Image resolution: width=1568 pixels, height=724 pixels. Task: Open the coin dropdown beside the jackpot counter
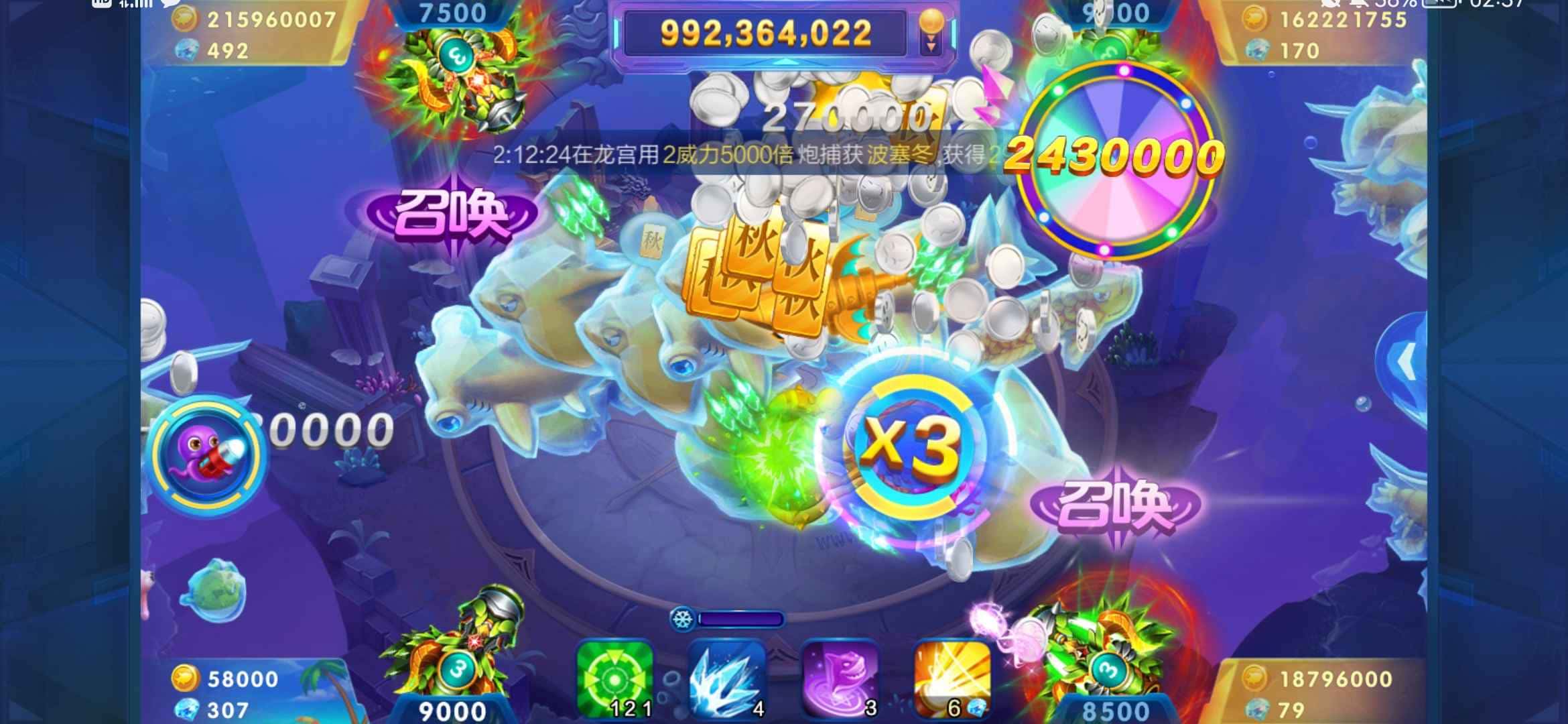931,34
